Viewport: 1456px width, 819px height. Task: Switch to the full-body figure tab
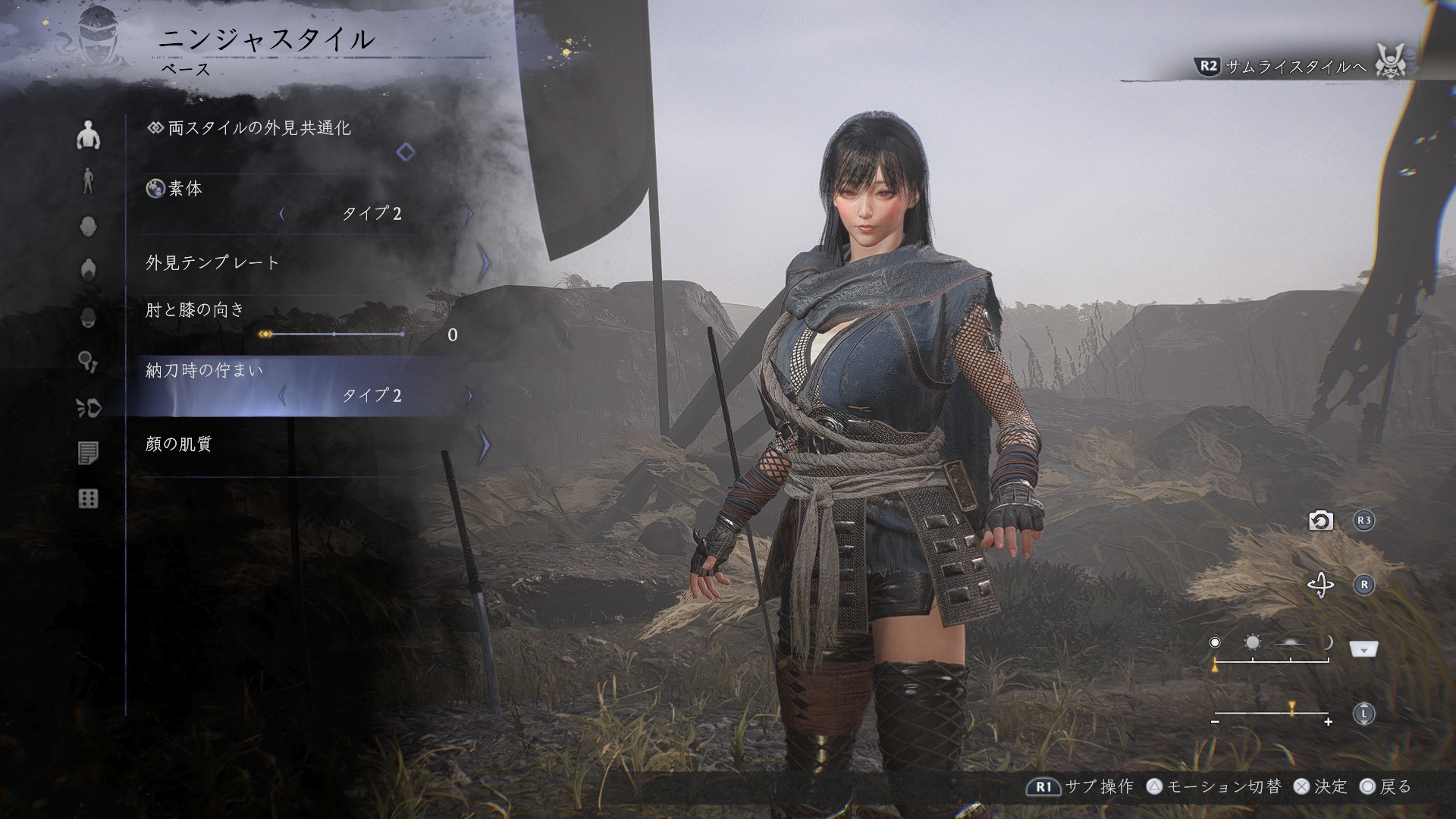(x=89, y=181)
